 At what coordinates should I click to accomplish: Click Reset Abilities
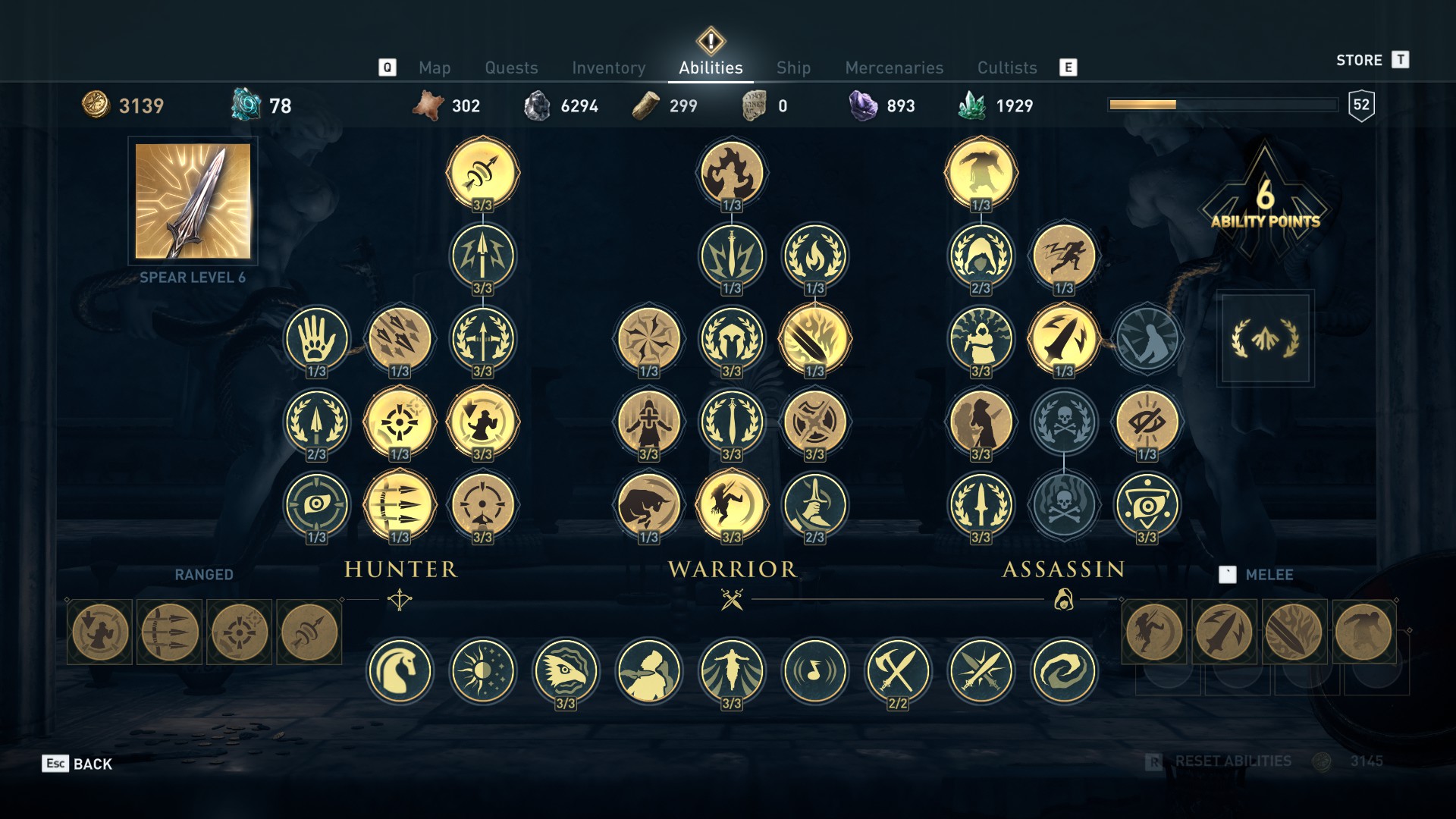pos(1232,761)
